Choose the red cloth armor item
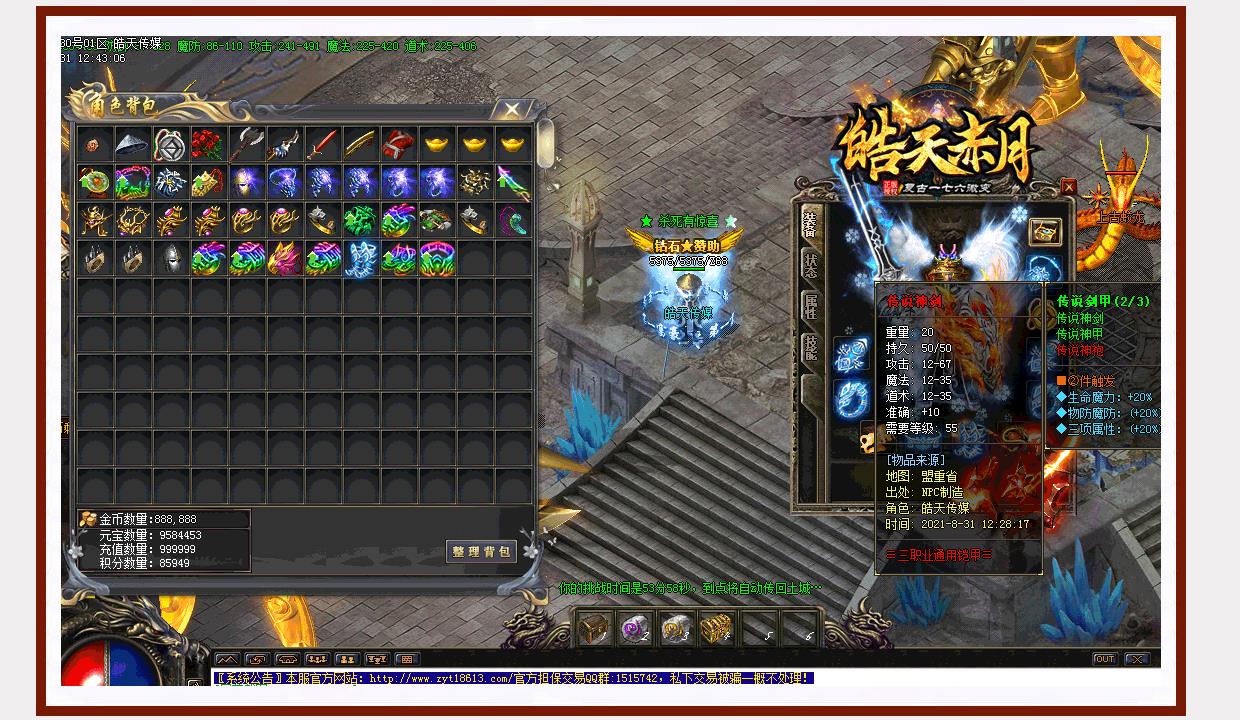The height and width of the screenshot is (720, 1240). (x=399, y=144)
